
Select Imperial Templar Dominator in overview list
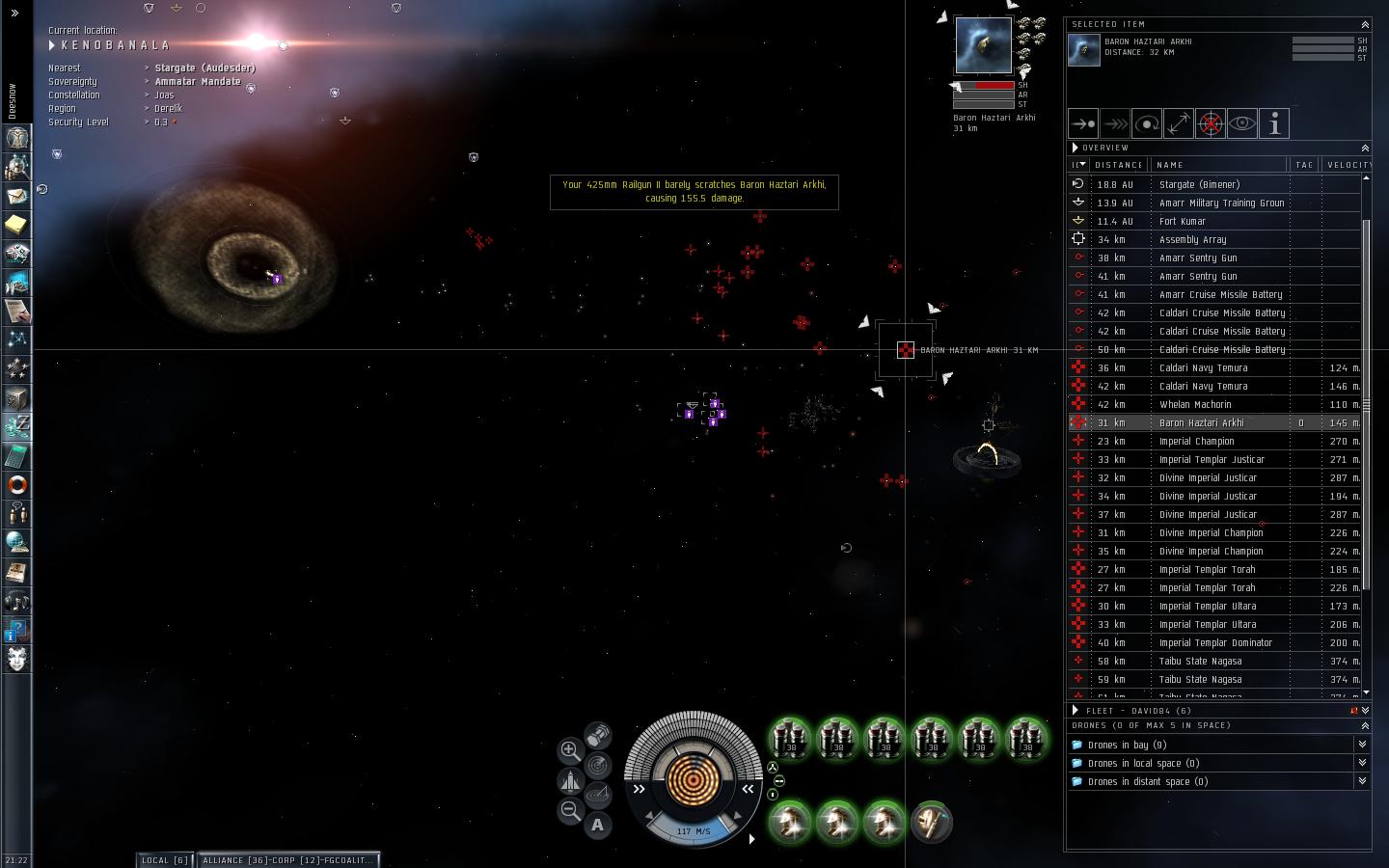(x=1215, y=643)
